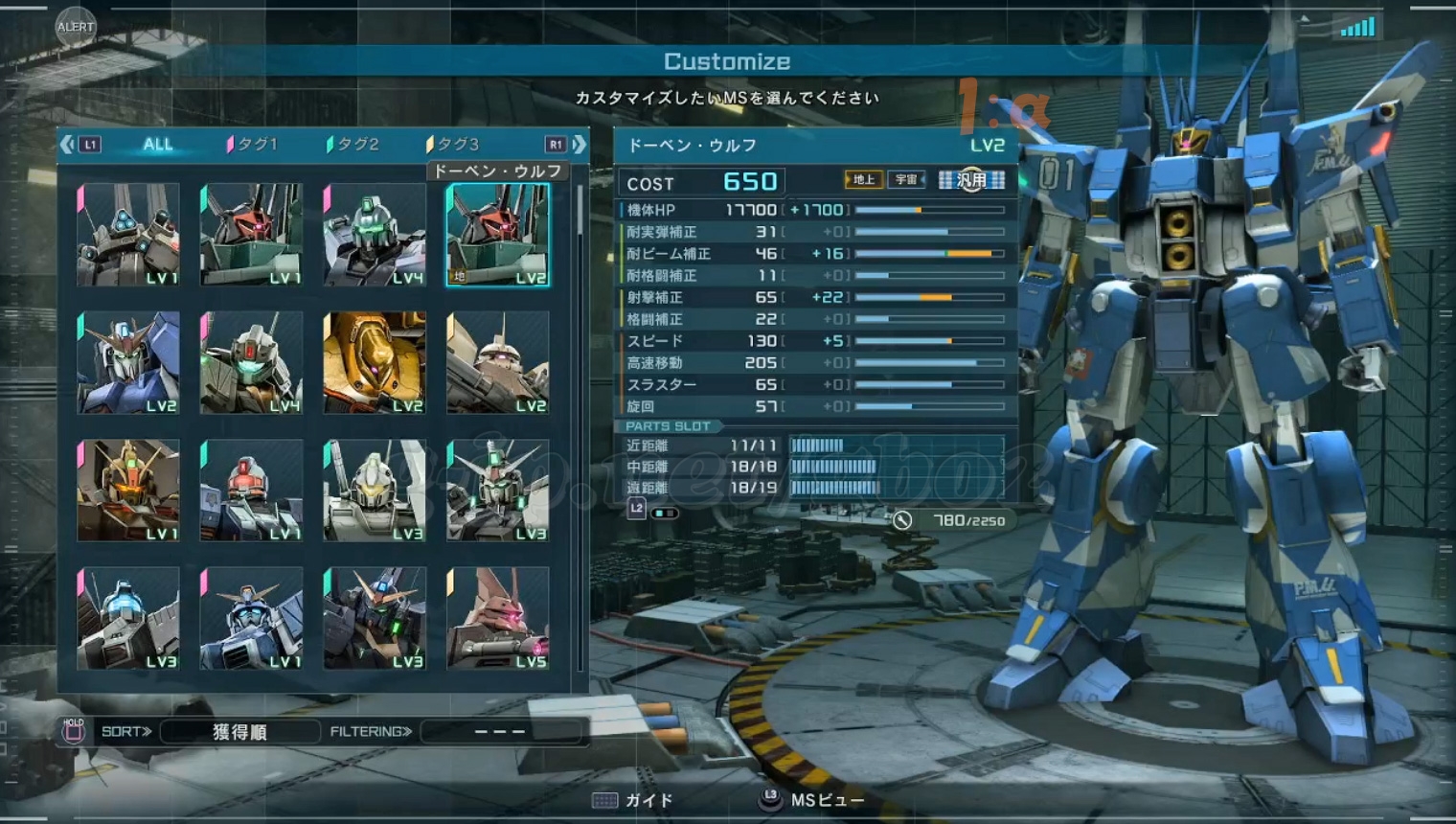
Task: Open the 獲得順 sort selector
Action: (x=239, y=732)
